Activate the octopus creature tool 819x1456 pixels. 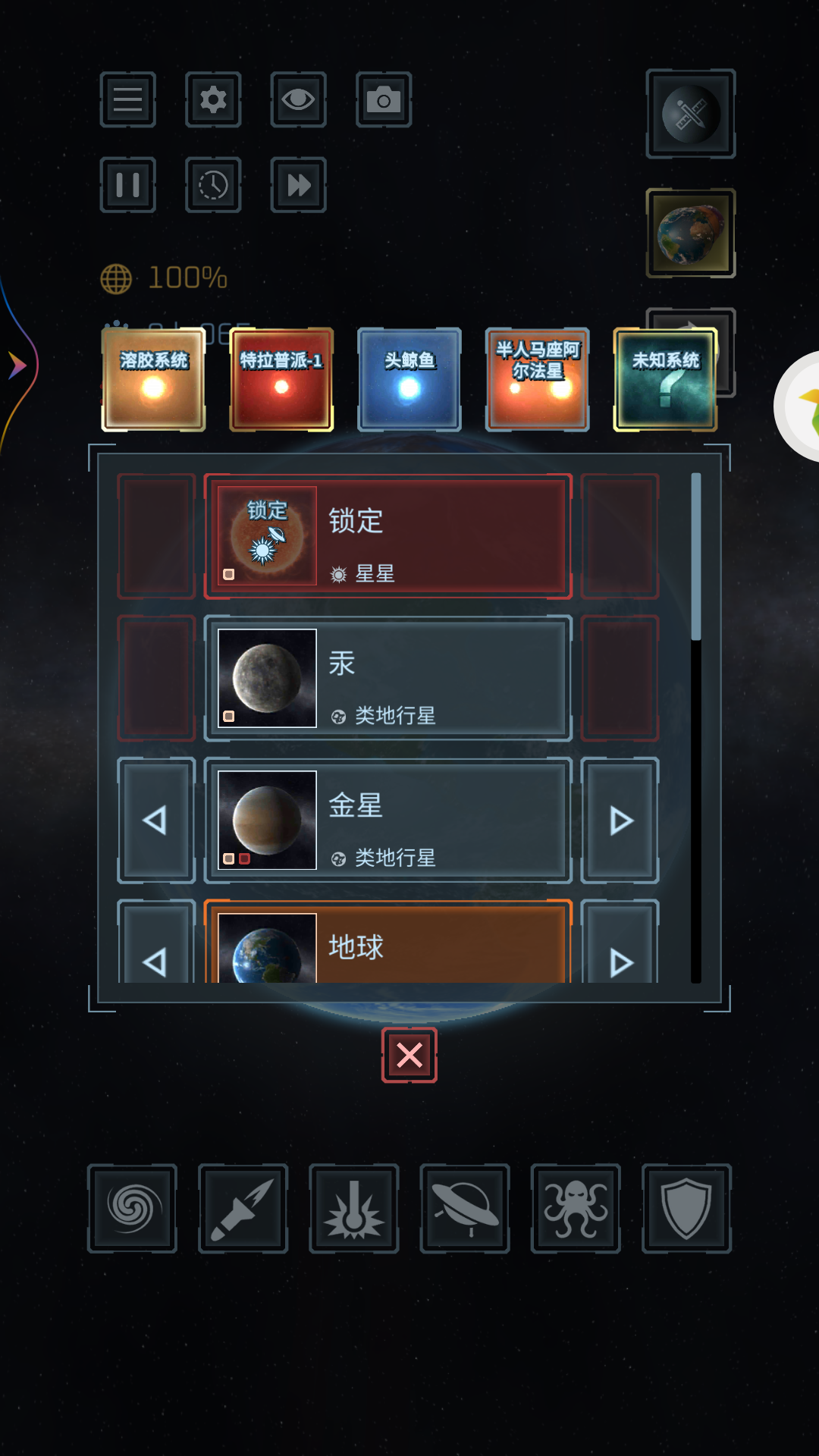[x=576, y=1208]
